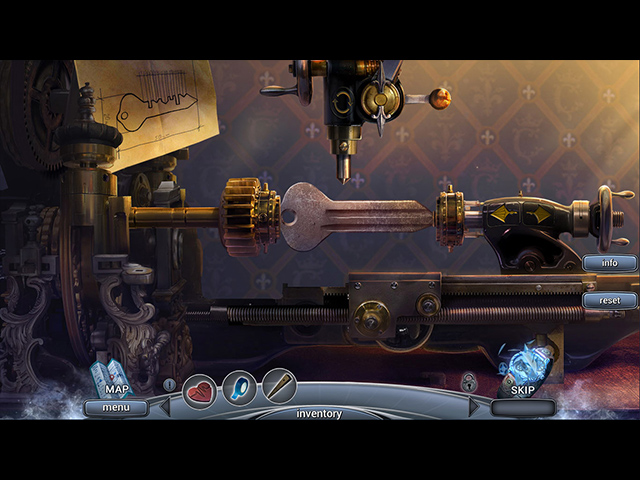640x480 pixels.
Task: Click the right yellow arrow on the lathe
Action: [539, 214]
